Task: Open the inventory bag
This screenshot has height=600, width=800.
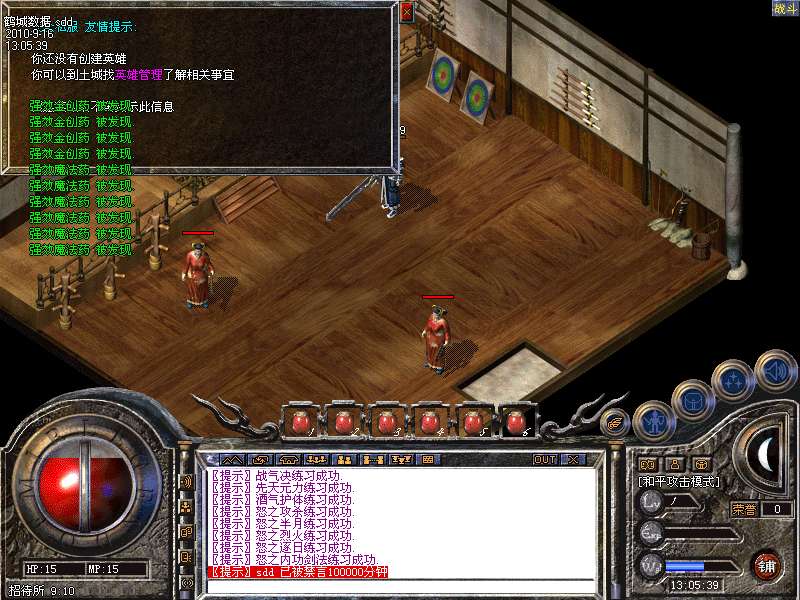Action: click(692, 399)
